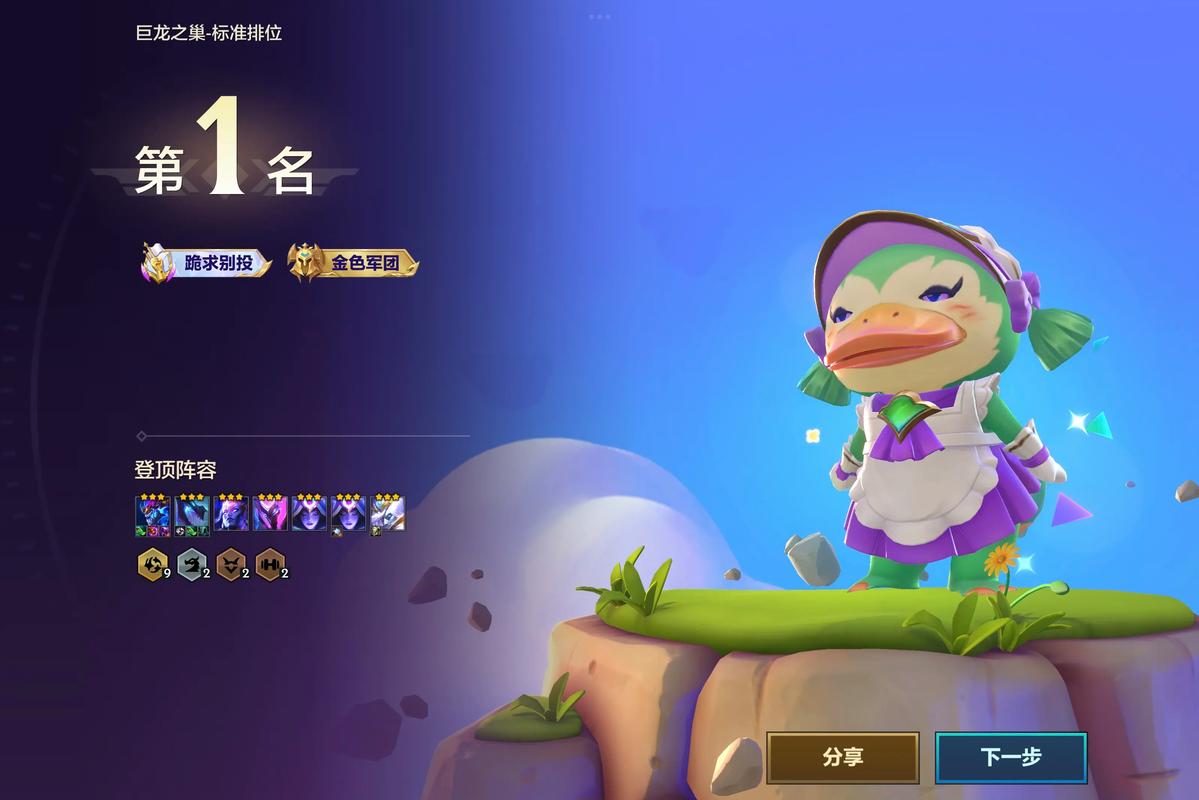Select the white armored champion portrait
1199x800 pixels.
[x=388, y=514]
